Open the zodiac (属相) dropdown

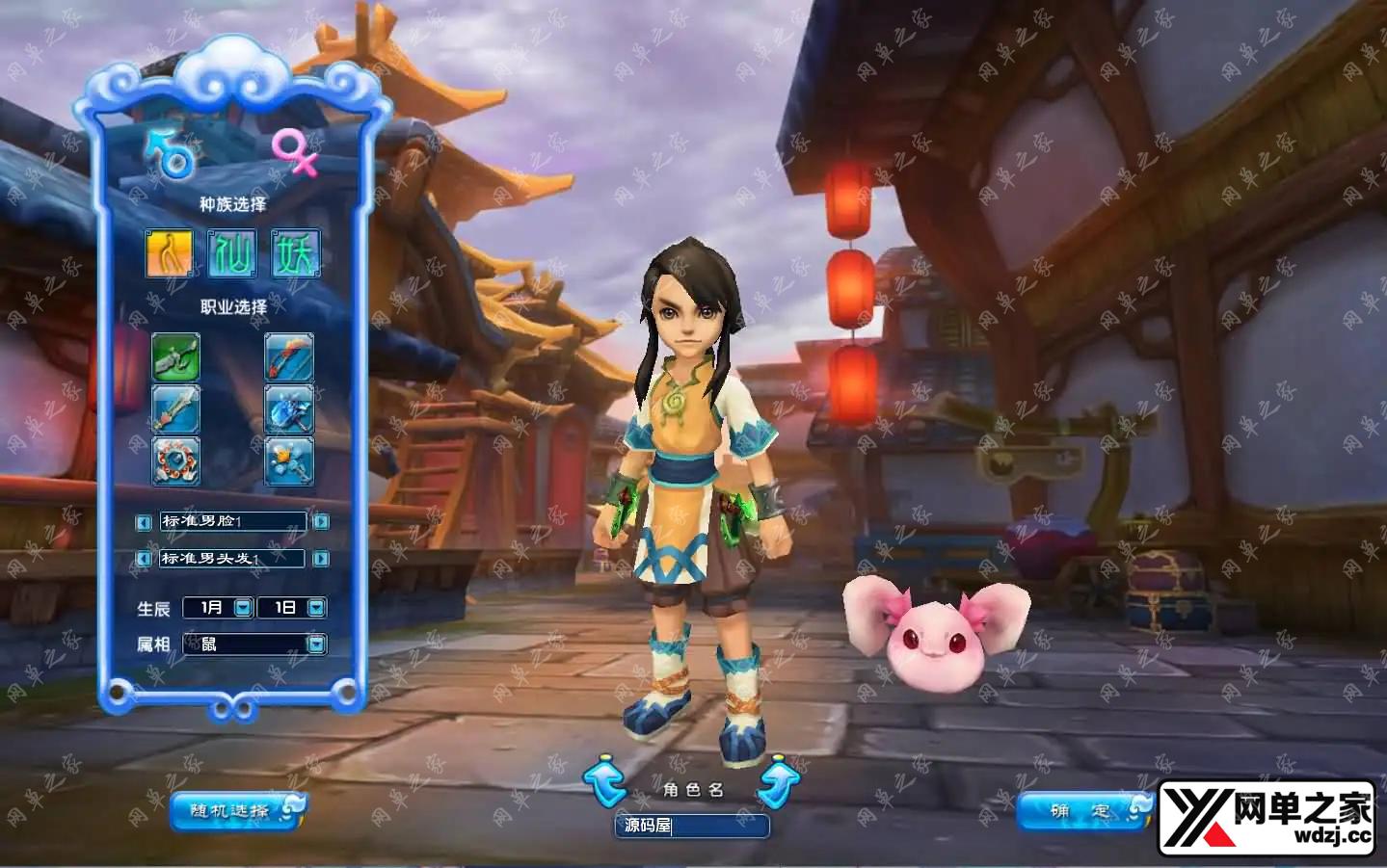point(316,644)
